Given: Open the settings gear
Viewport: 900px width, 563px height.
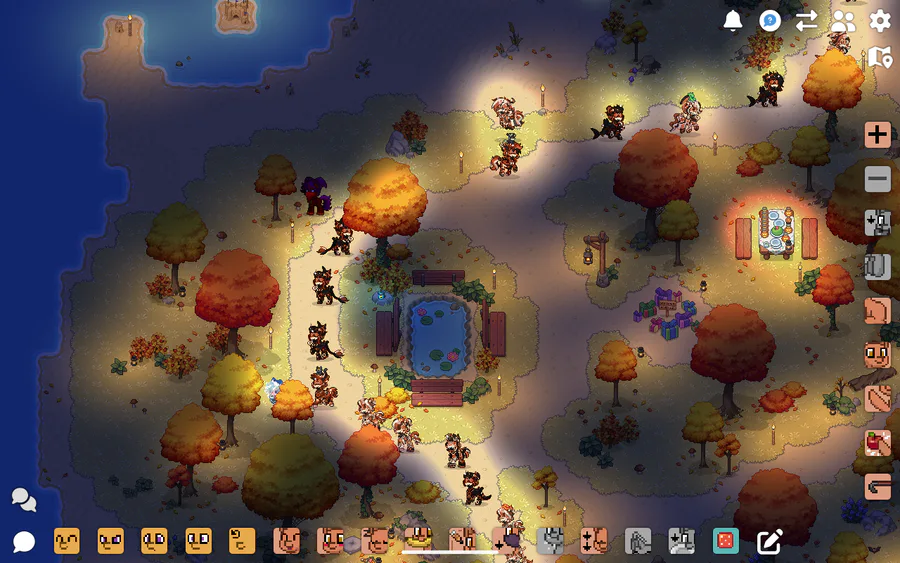Looking at the screenshot, I should [880, 21].
